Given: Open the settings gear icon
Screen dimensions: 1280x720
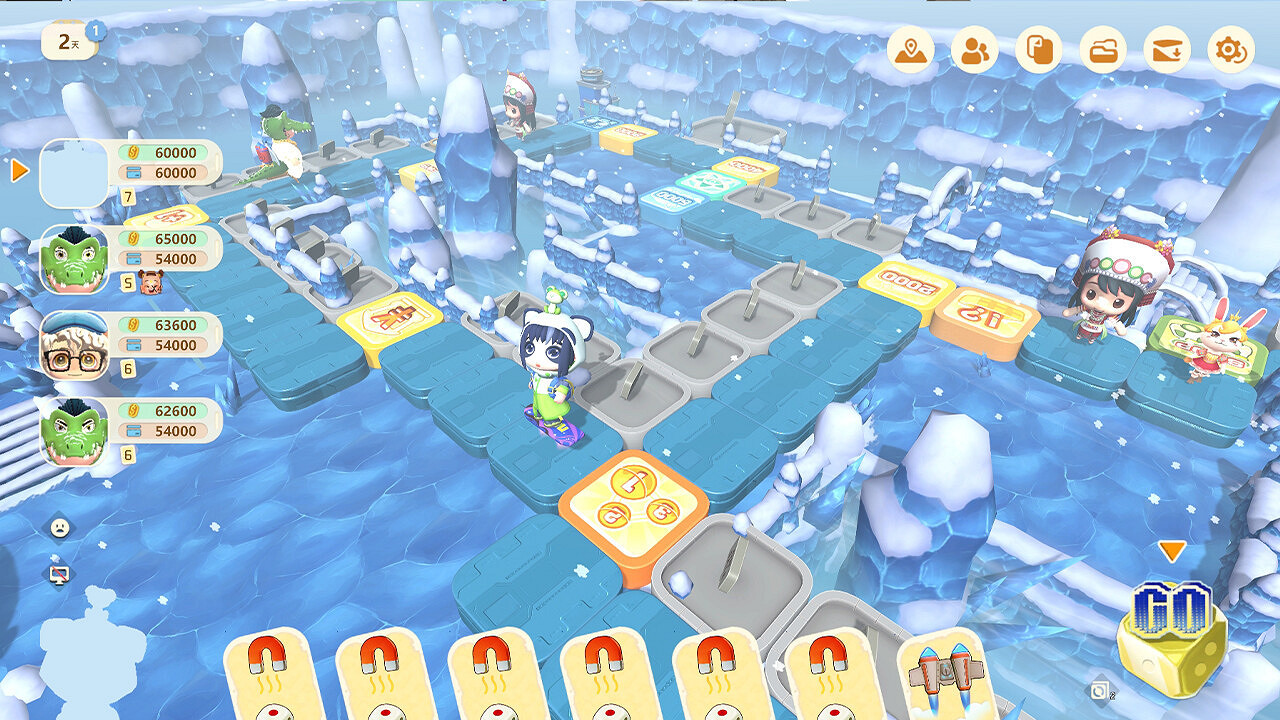Looking at the screenshot, I should 1230,46.
